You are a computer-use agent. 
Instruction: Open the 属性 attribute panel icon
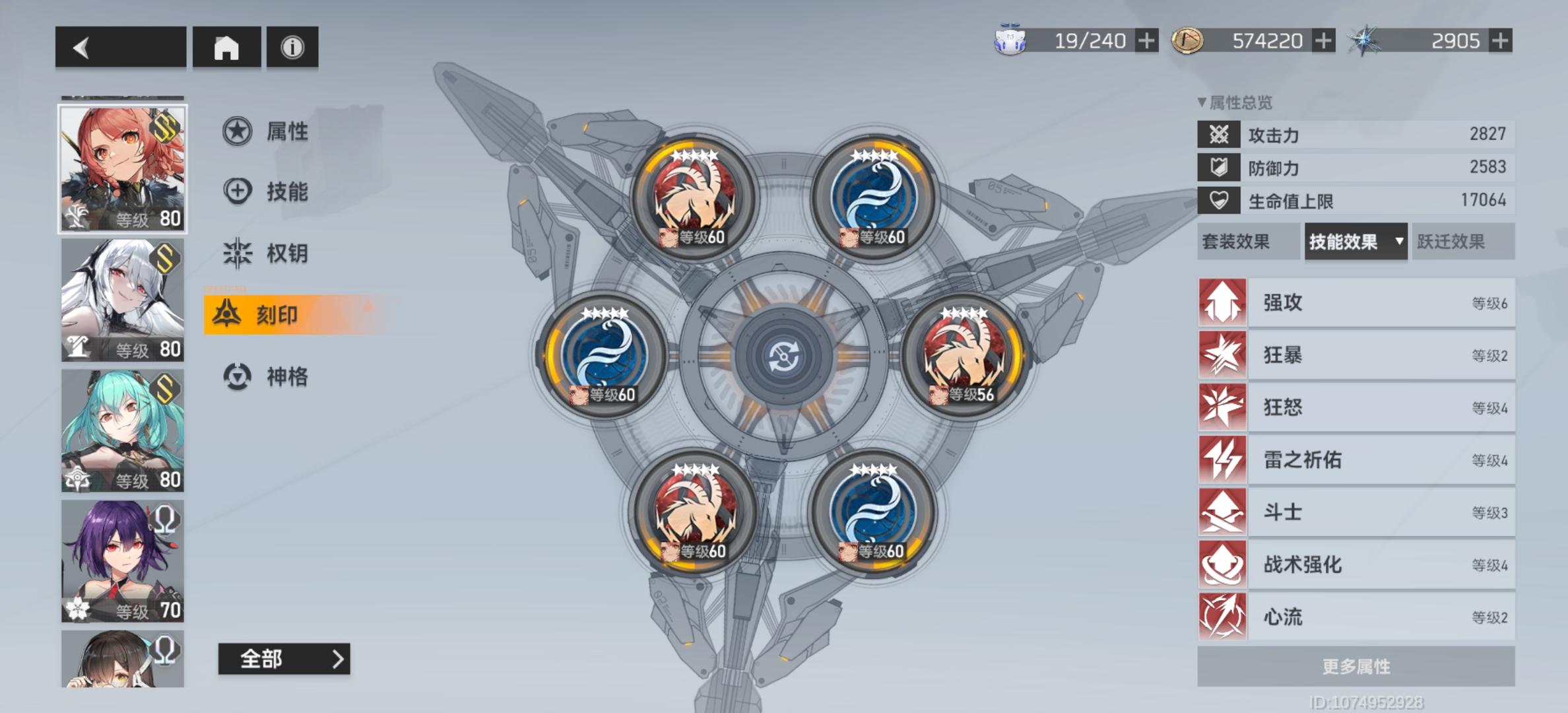pyautogui.click(x=238, y=131)
